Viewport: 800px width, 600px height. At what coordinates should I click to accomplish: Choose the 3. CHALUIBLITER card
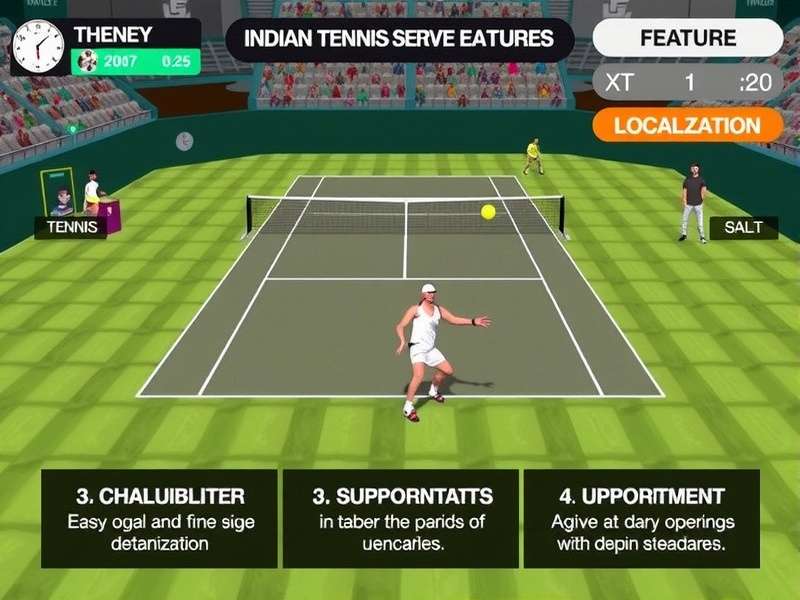(160, 518)
